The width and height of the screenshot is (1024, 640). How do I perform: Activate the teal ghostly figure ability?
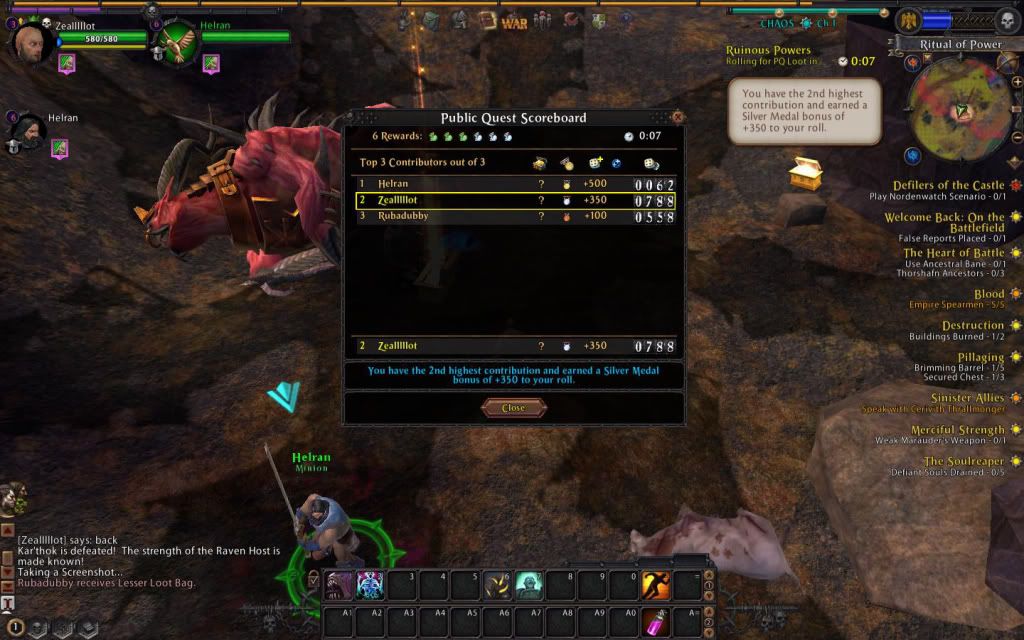pos(529,585)
